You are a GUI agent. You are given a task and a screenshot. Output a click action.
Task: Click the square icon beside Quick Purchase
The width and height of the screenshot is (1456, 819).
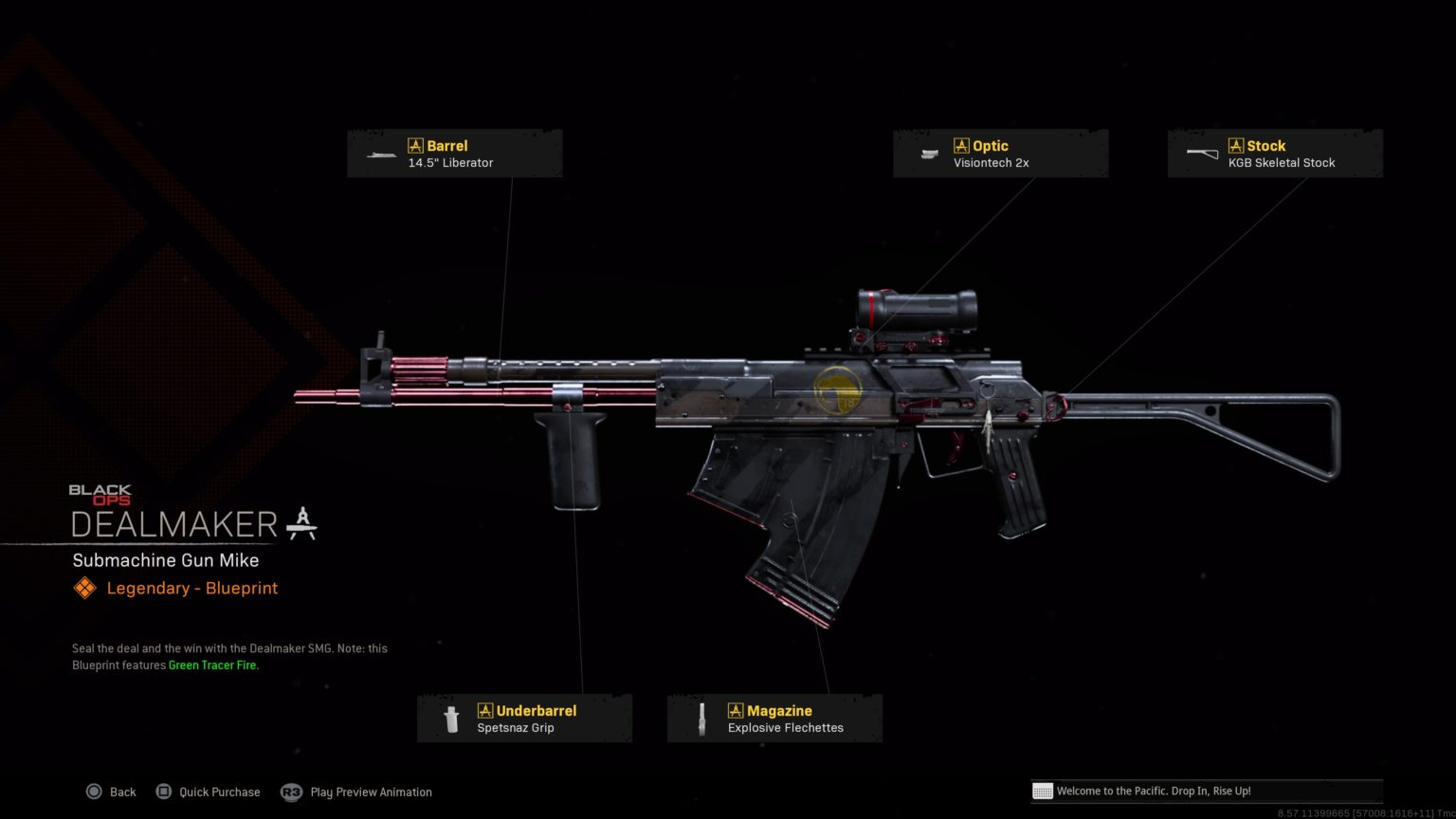pos(165,792)
